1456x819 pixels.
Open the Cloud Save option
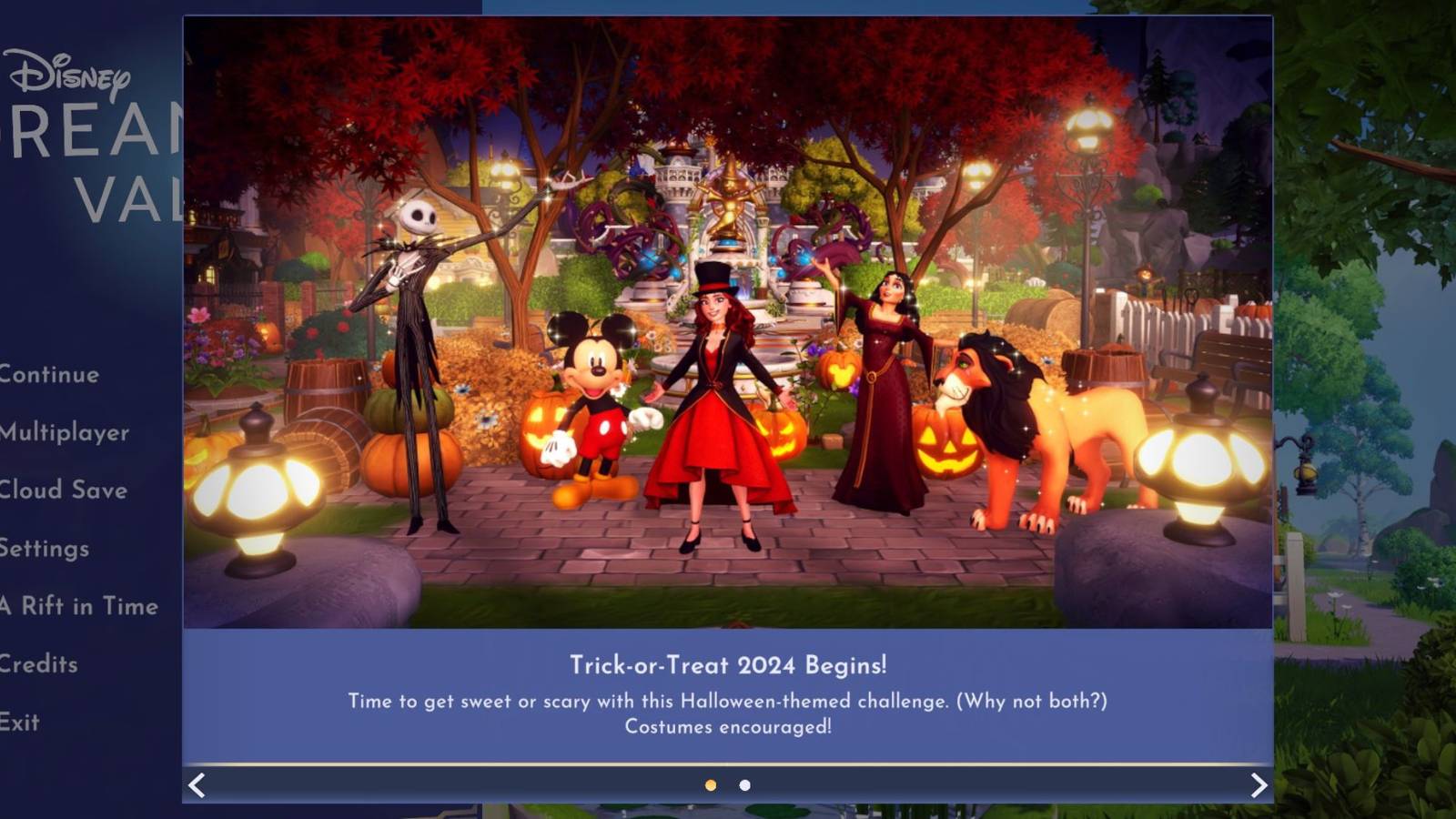tap(64, 490)
